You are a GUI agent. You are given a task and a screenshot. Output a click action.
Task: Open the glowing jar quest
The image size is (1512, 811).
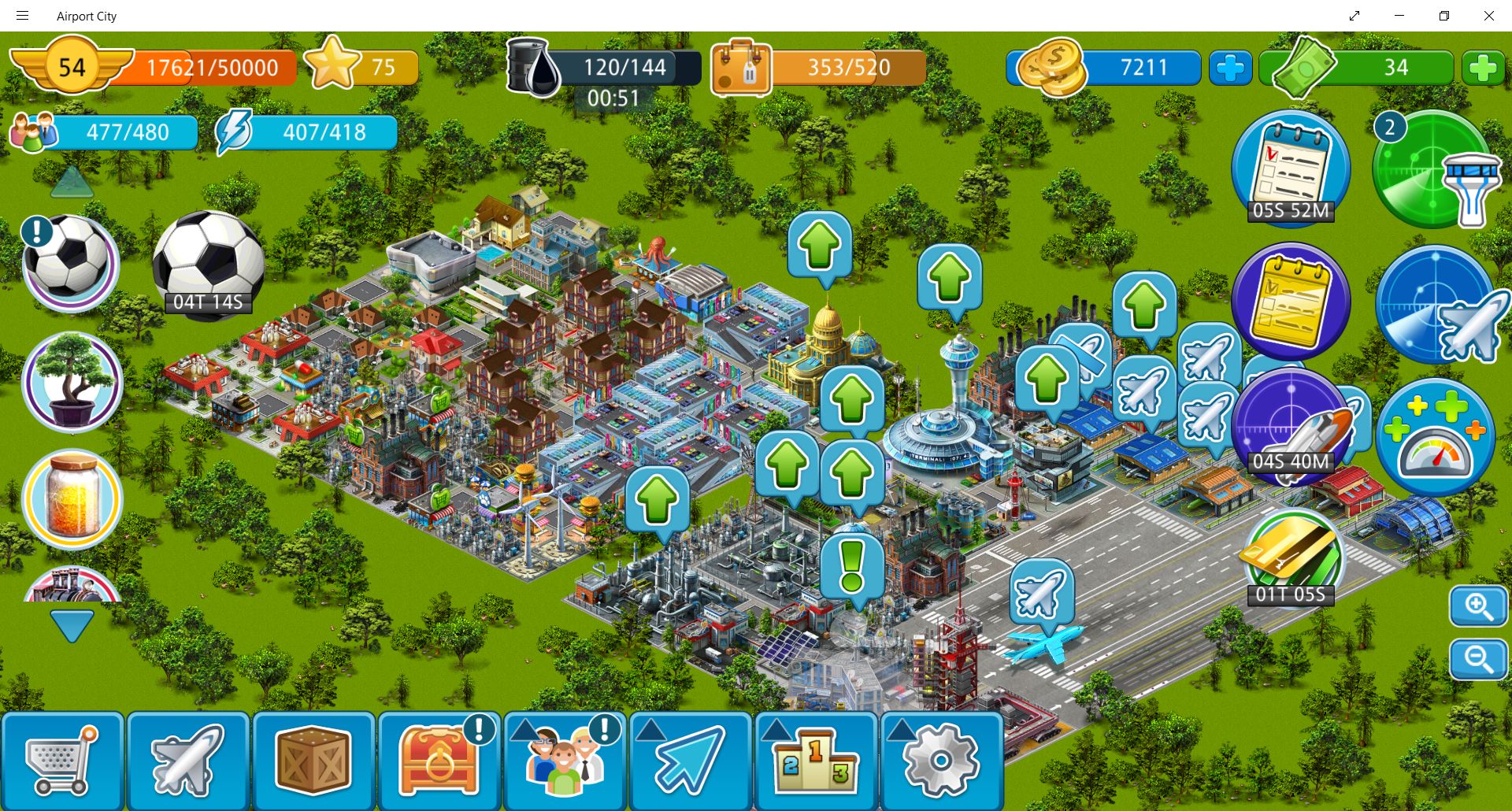[72, 498]
